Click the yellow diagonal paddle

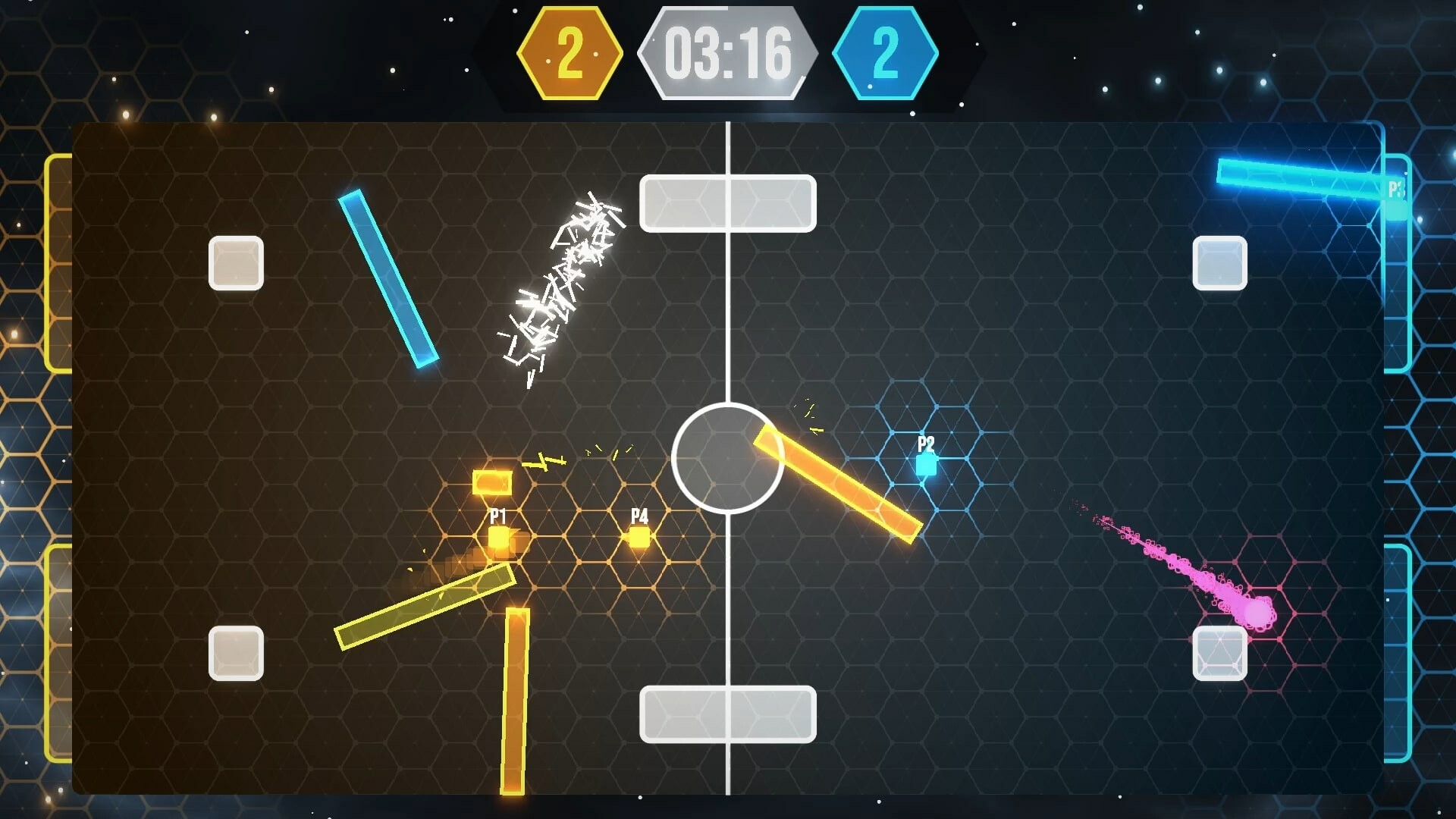point(425,607)
